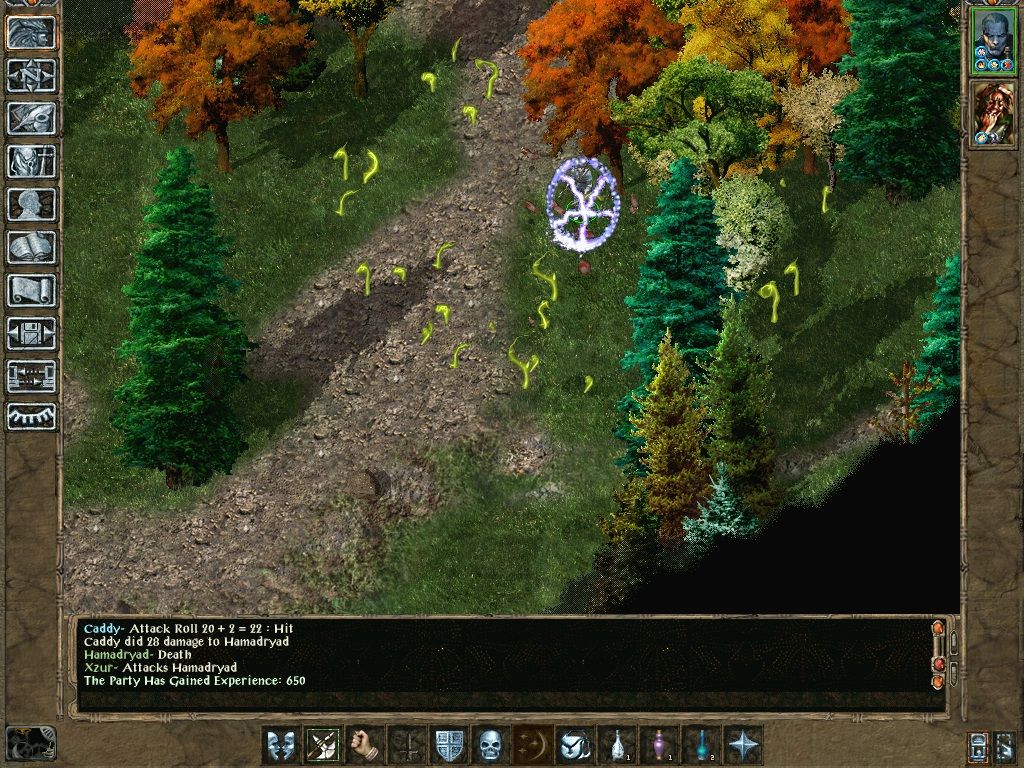Open the helmet and bag action button

(x=574, y=745)
